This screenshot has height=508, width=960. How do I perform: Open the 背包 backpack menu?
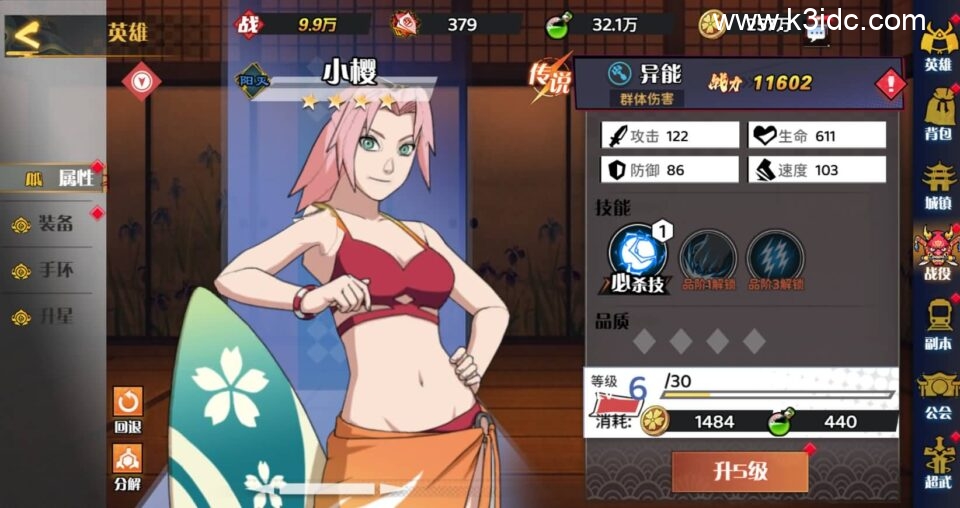pyautogui.click(x=937, y=114)
